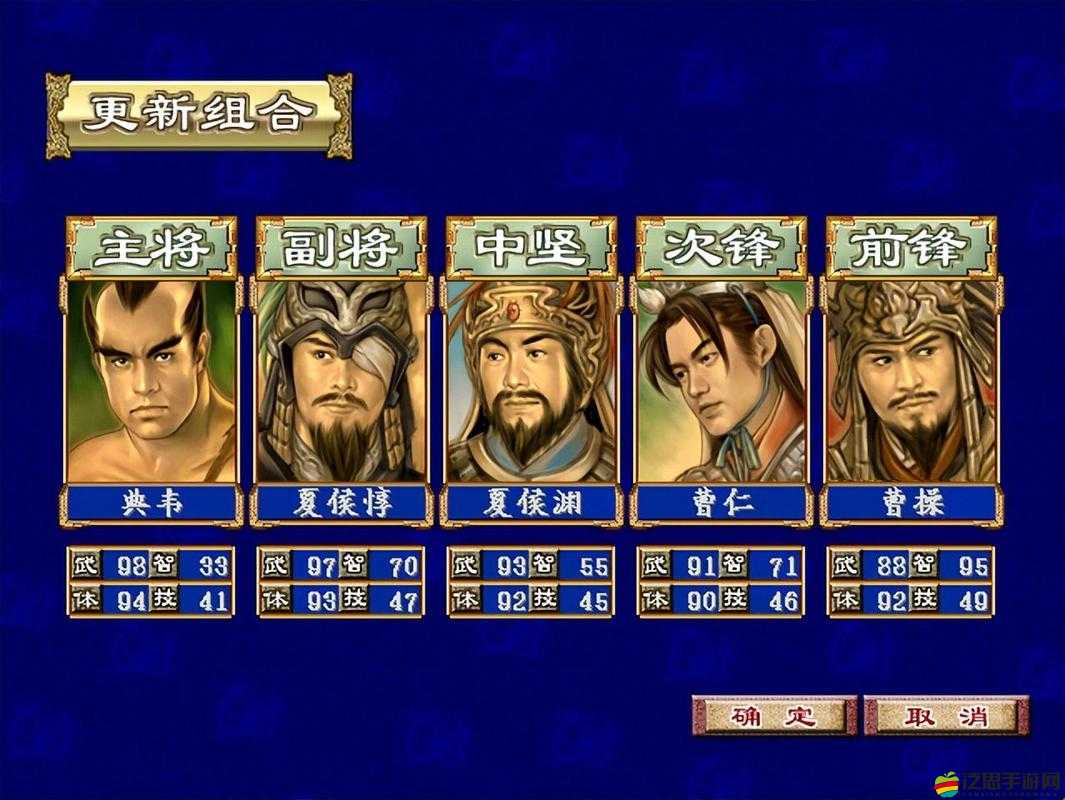This screenshot has height=800, width=1065.
Task: Choose the 夏侯惇 portrait card
Action: (342, 382)
